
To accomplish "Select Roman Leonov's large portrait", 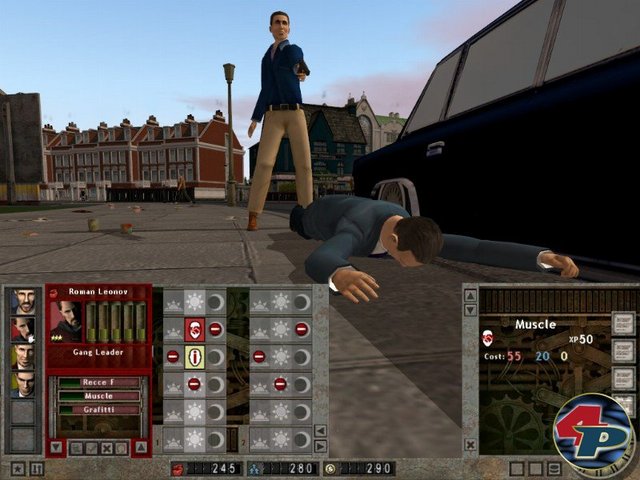I will point(67,321).
